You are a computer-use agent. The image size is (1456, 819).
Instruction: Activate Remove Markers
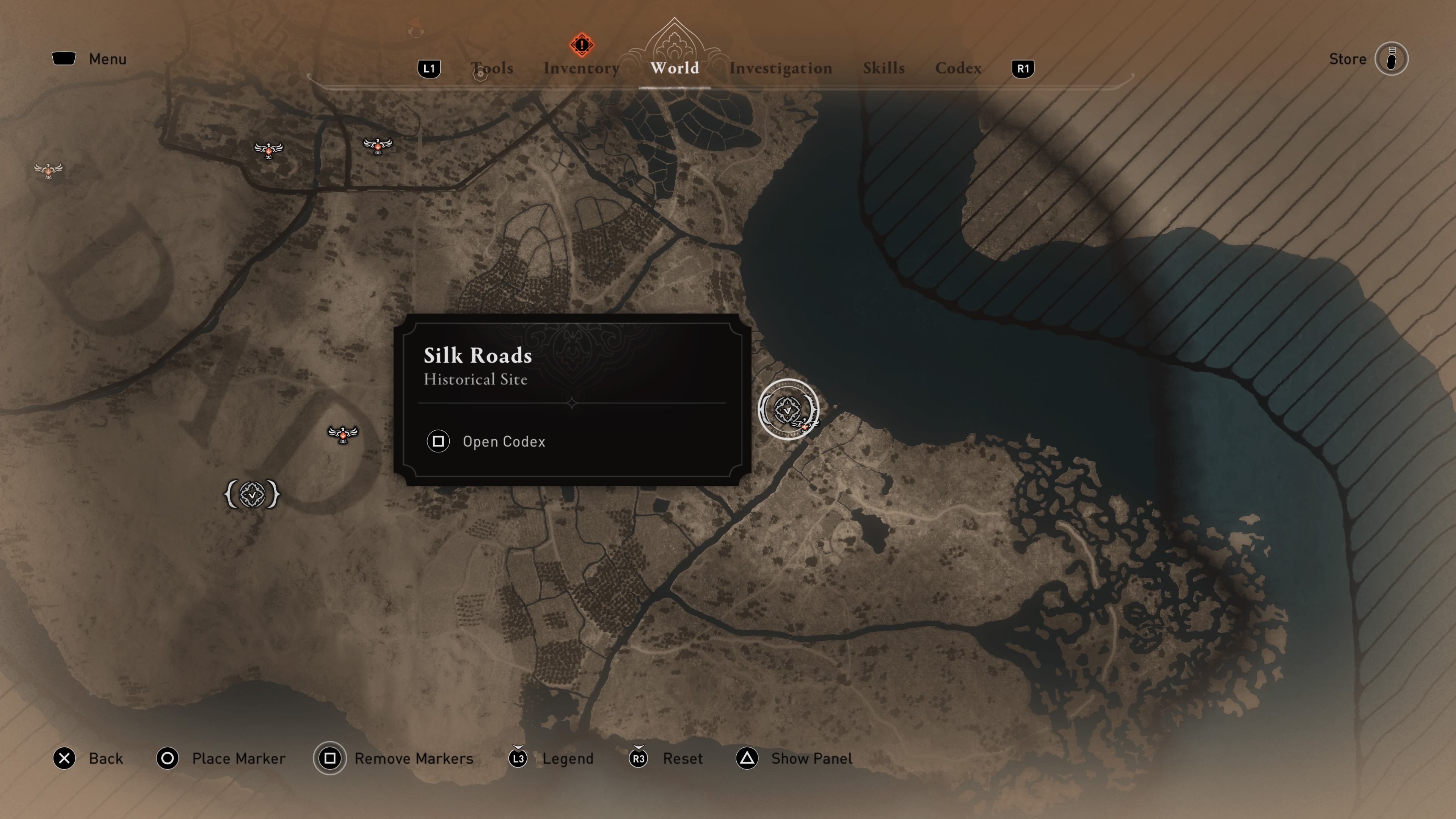(413, 758)
